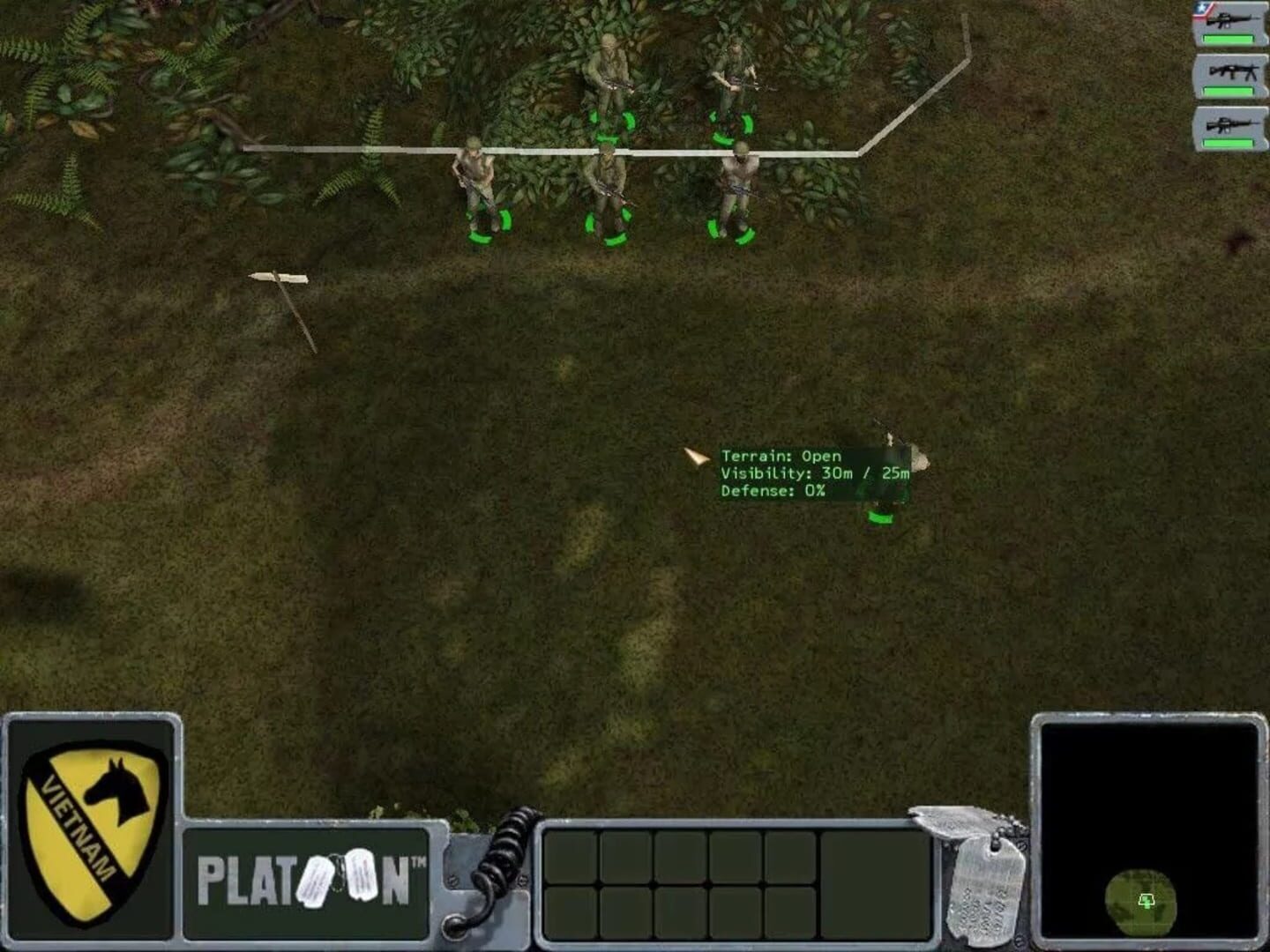This screenshot has height=952, width=1270.
Task: Click the health bar on the M60 gunner card
Action: [x=1229, y=90]
